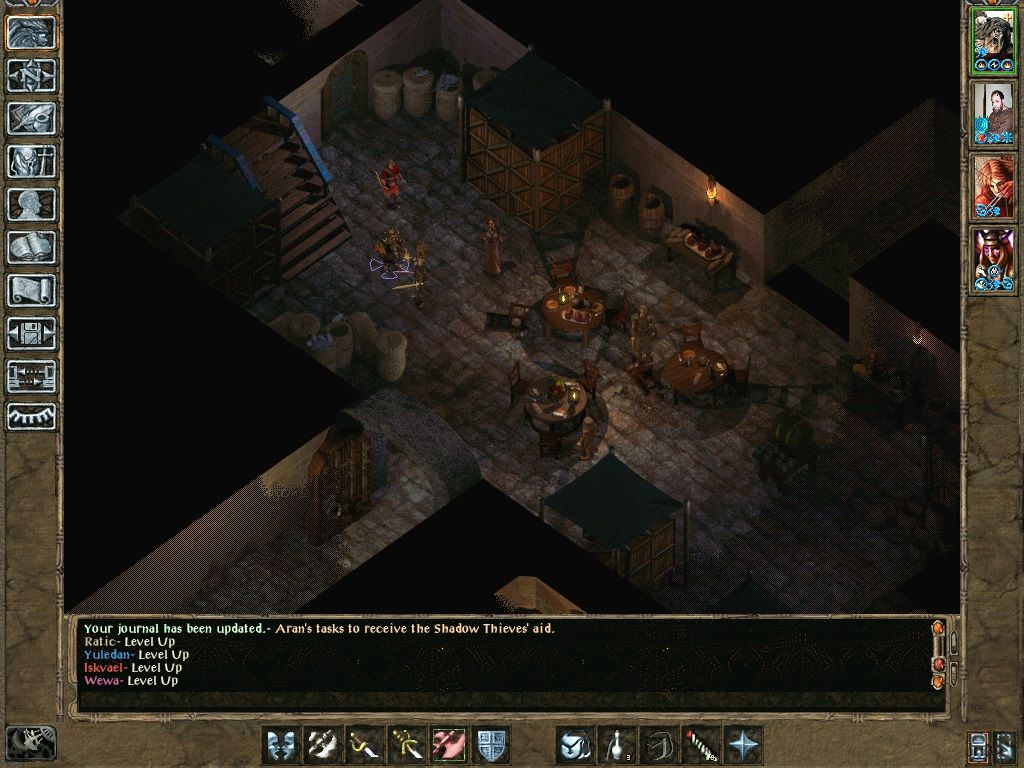Select the pink axe weapon slot

pyautogui.click(x=450, y=745)
